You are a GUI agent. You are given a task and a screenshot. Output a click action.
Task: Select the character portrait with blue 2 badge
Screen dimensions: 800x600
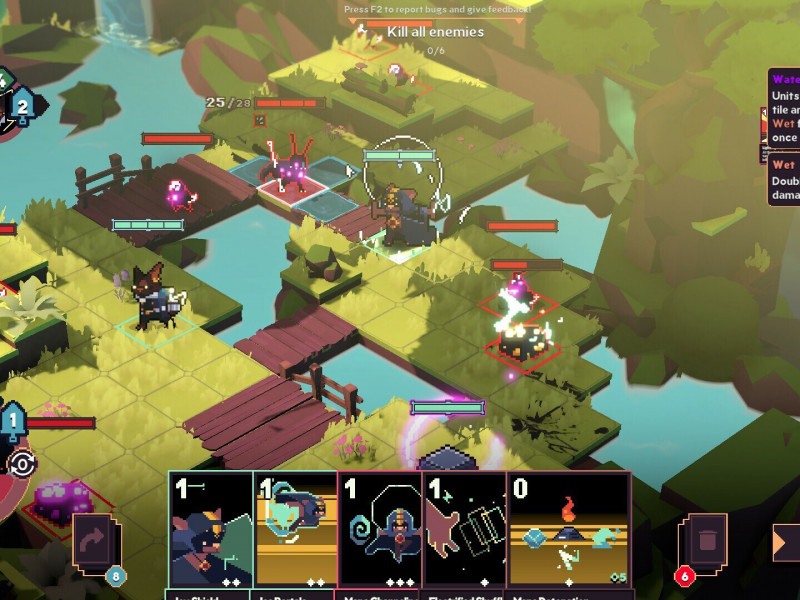click(x=22, y=104)
